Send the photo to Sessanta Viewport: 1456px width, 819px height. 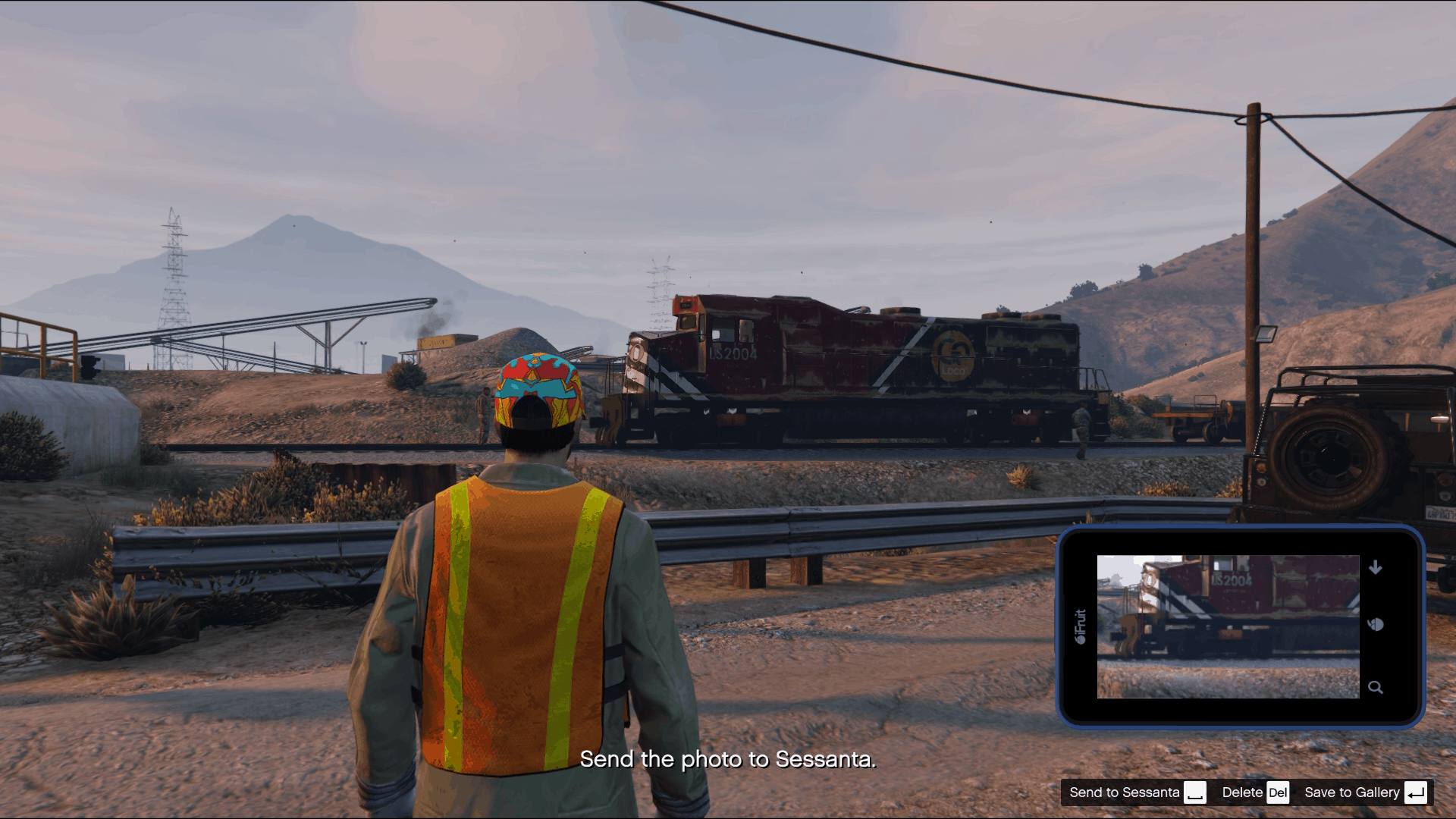(x=1124, y=792)
